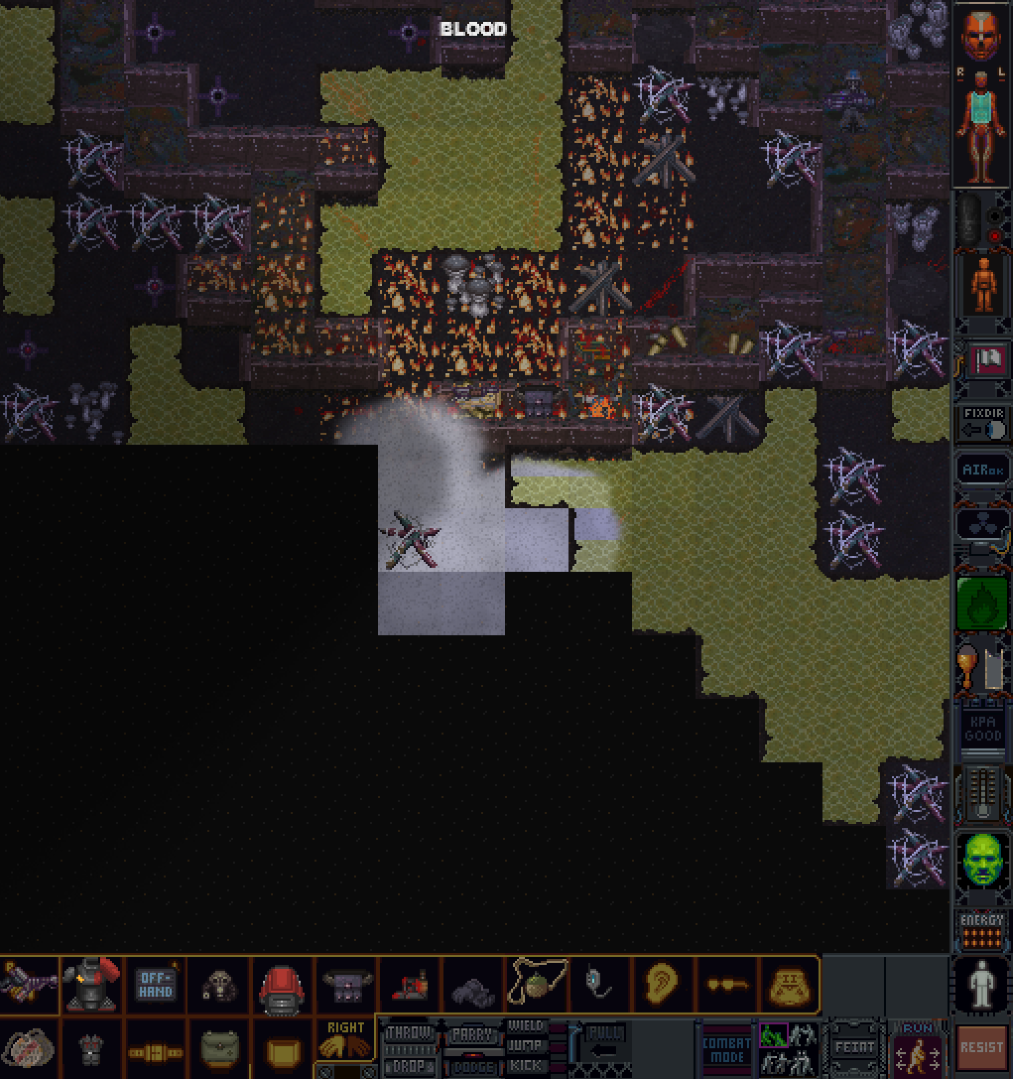
Task: Switch to the Dodge defense option
Action: (472, 1067)
